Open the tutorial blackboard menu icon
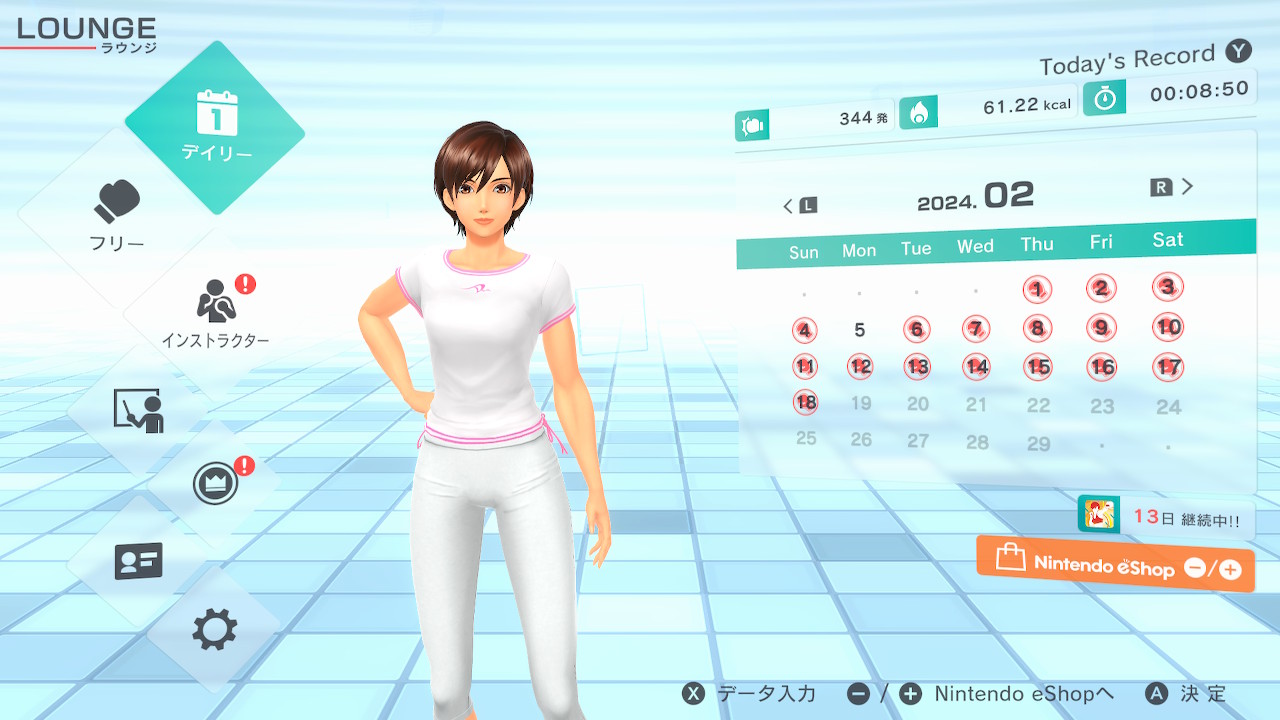1280x720 pixels. coord(138,410)
